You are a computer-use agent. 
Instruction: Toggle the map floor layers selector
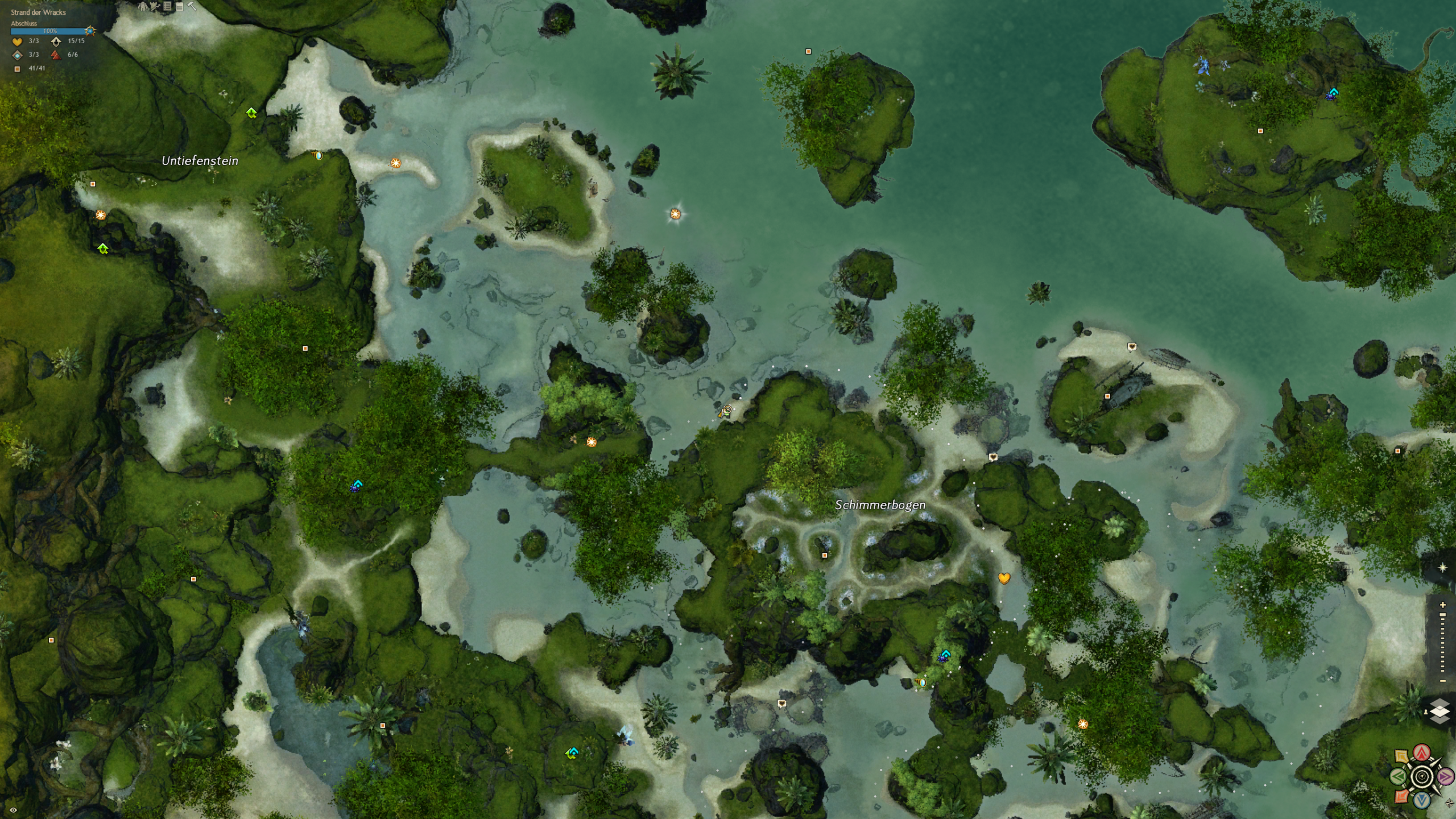[x=1440, y=711]
